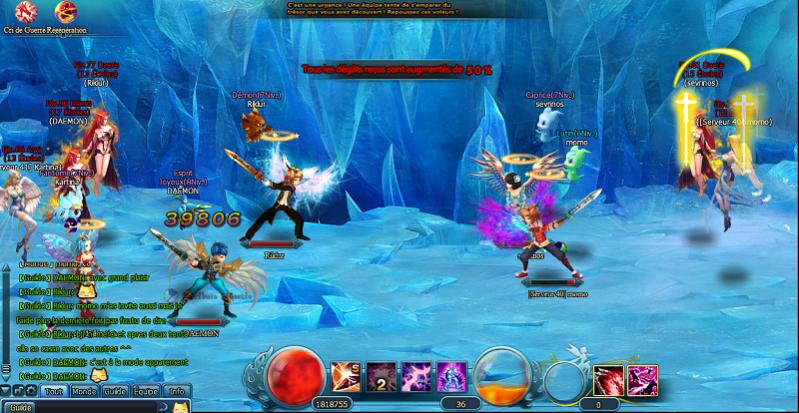Show the Équipe chat tab
Viewport: 799px width, 413px height.
(x=146, y=391)
